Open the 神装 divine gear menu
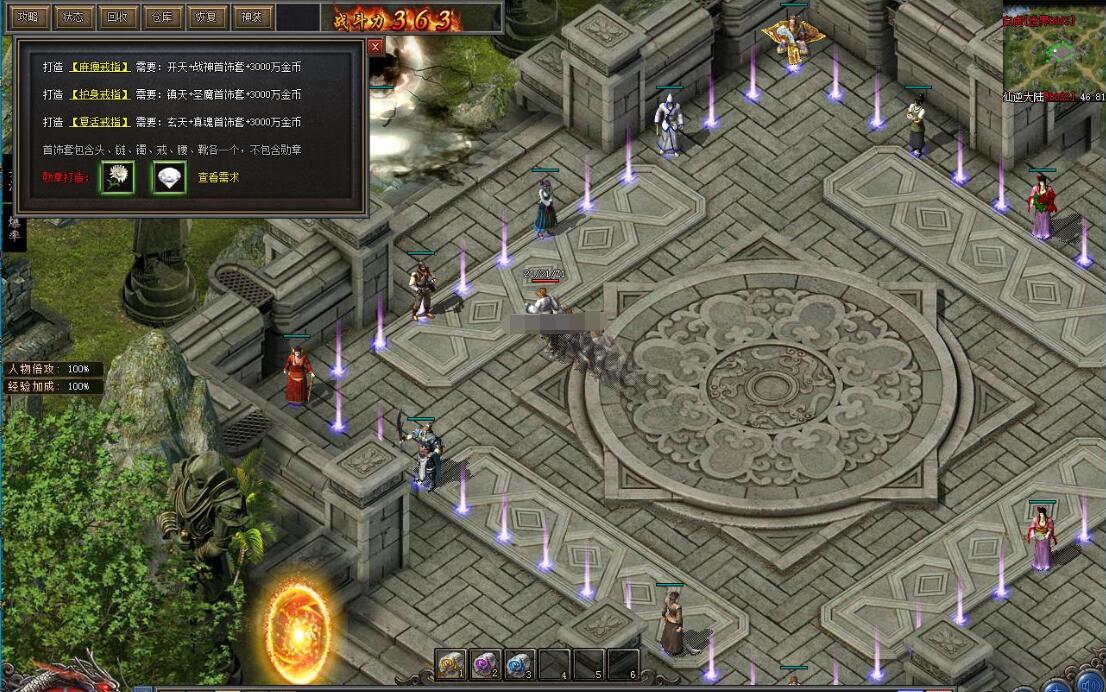The width and height of the screenshot is (1106, 692). (250, 17)
